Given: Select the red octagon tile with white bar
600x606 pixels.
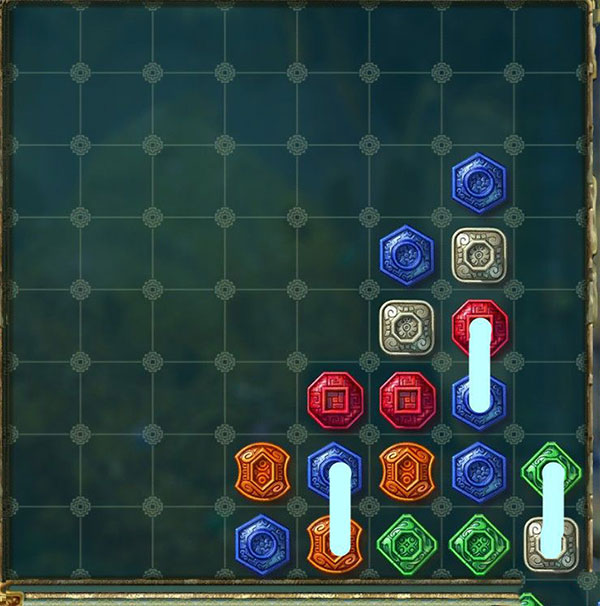Looking at the screenshot, I should tap(479, 326).
